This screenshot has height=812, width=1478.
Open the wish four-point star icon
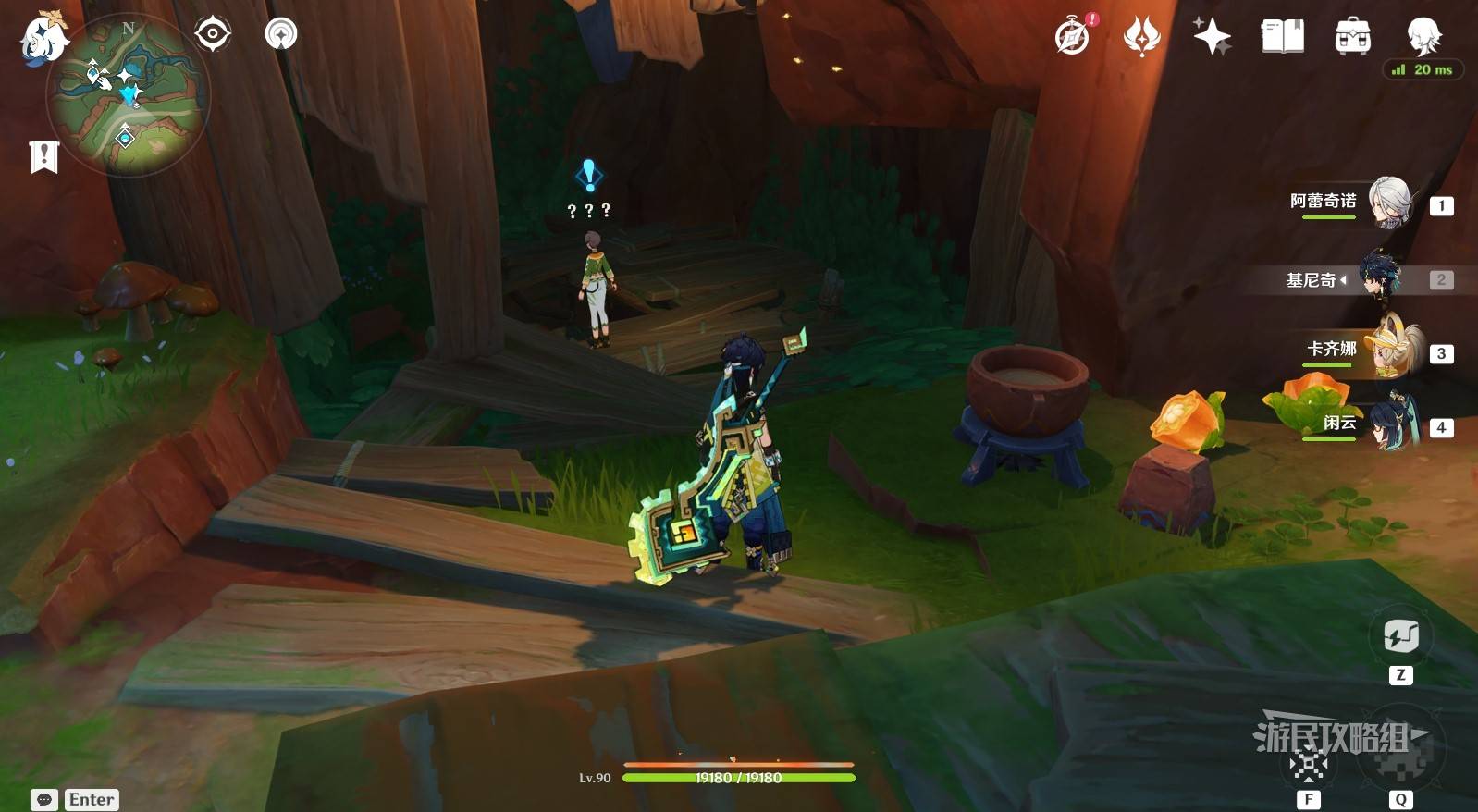click(1212, 37)
